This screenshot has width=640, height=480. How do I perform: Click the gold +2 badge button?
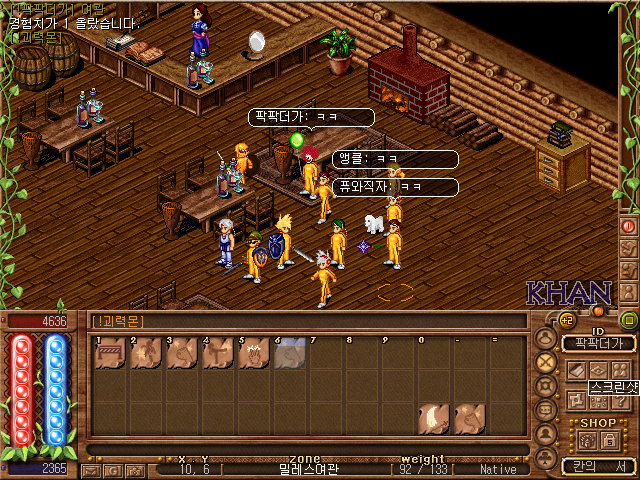pyautogui.click(x=566, y=320)
